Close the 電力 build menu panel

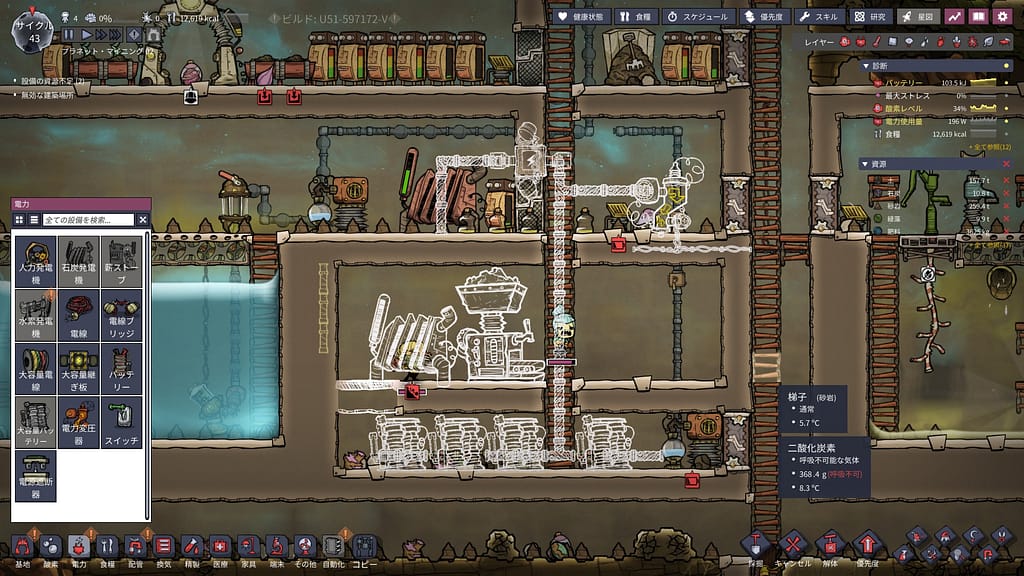tap(143, 219)
